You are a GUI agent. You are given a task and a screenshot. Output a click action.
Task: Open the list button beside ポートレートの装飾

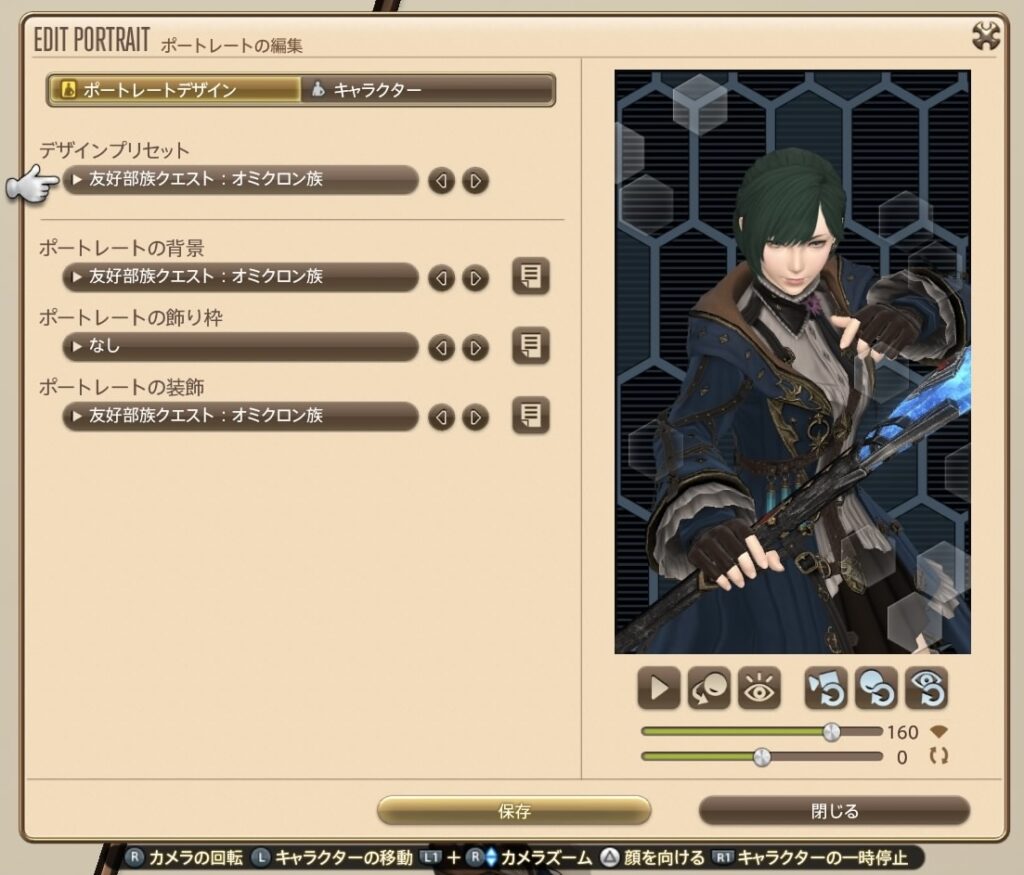point(531,415)
